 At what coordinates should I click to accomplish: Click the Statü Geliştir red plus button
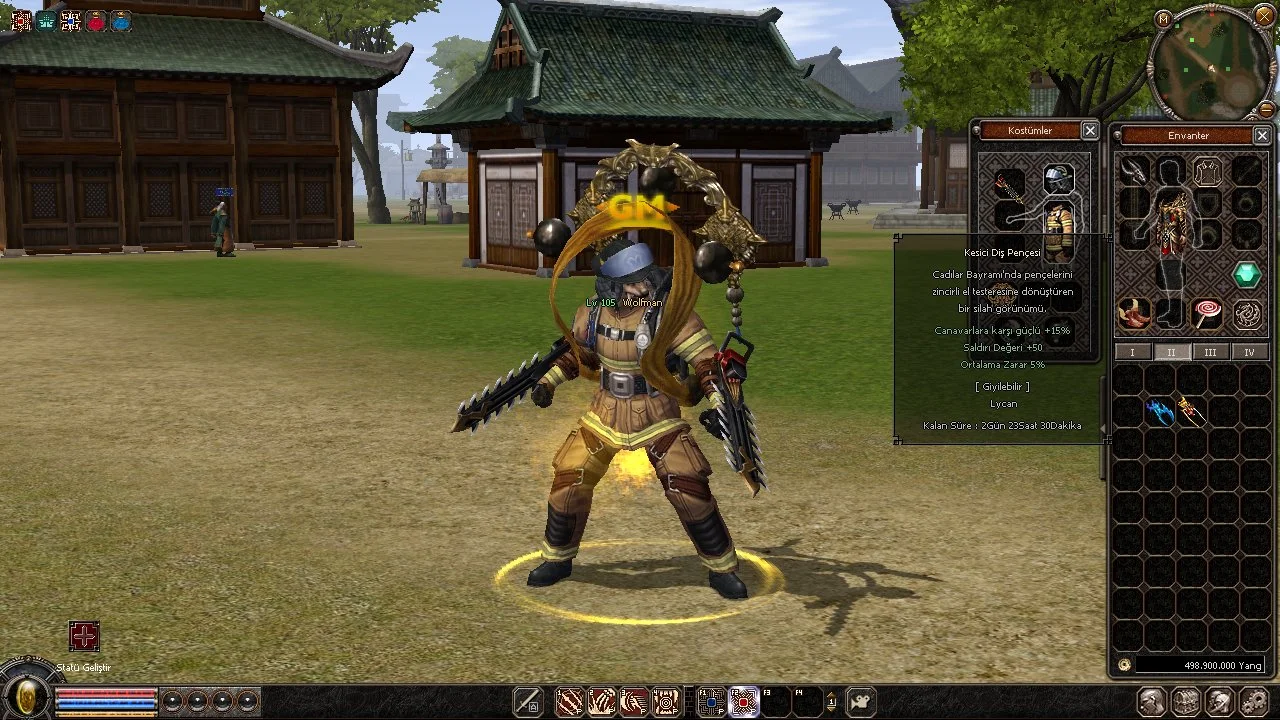pyautogui.click(x=84, y=636)
